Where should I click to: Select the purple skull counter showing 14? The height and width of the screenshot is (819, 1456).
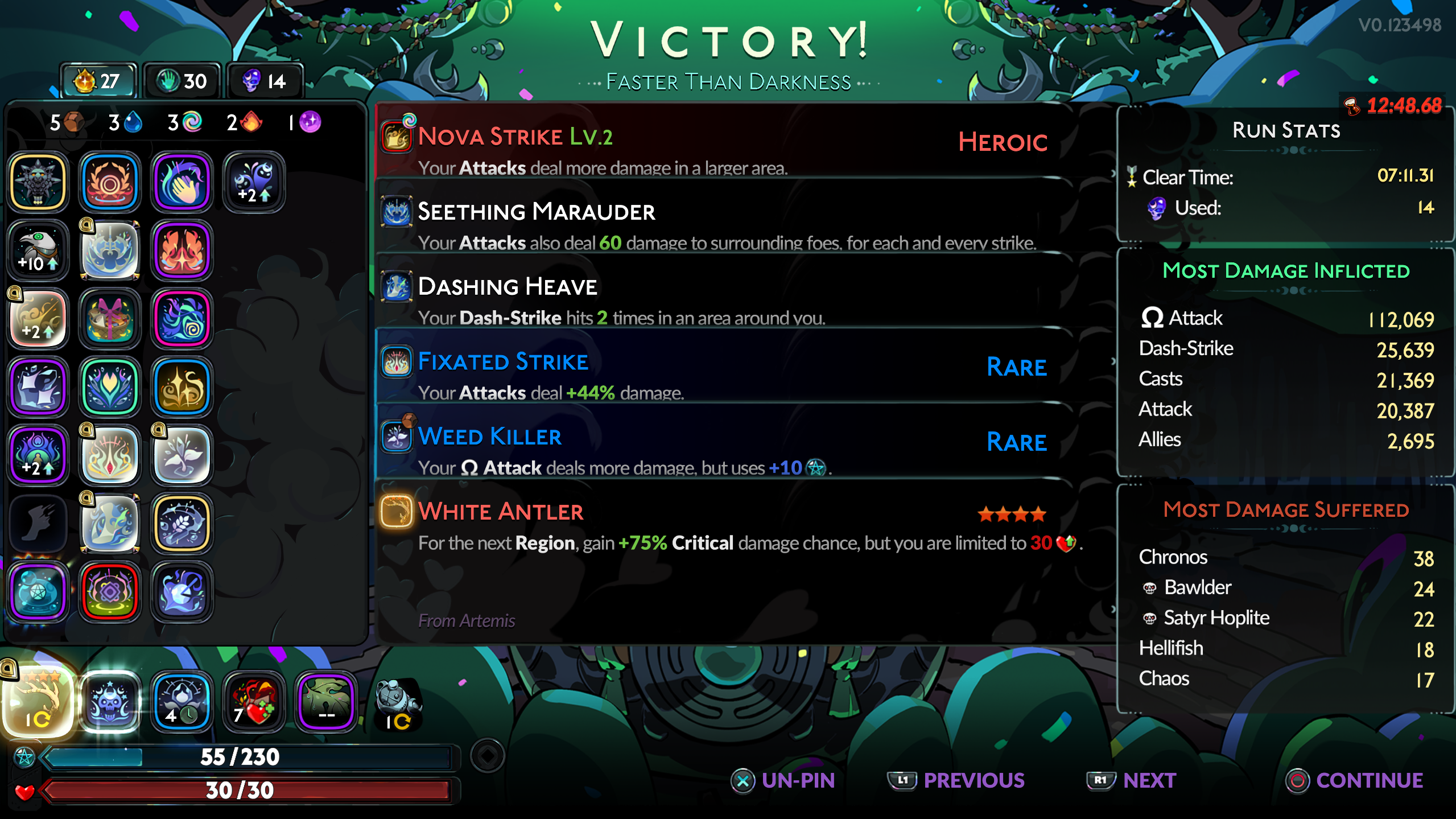coord(264,80)
